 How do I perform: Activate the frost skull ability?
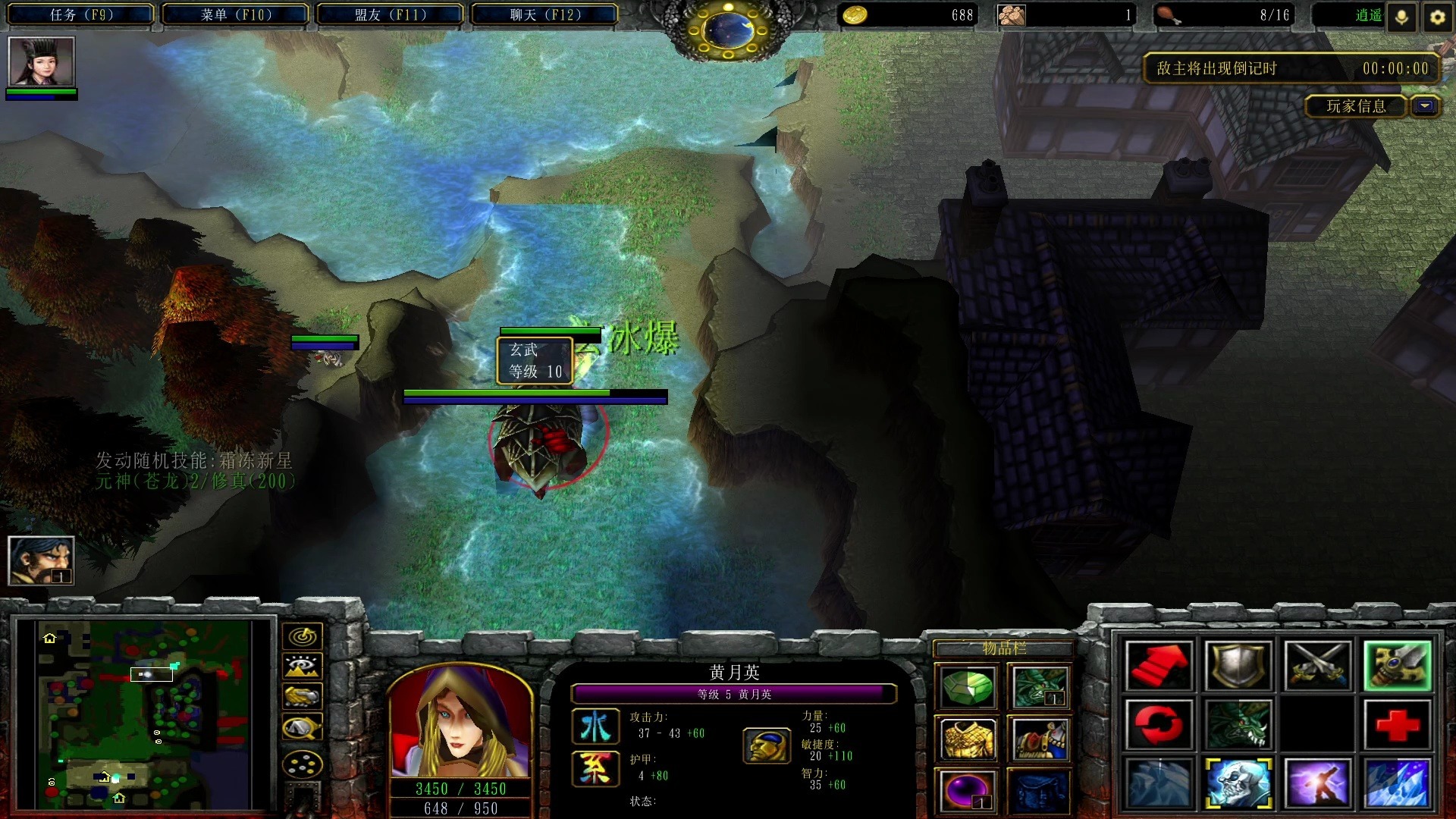pyautogui.click(x=1238, y=783)
